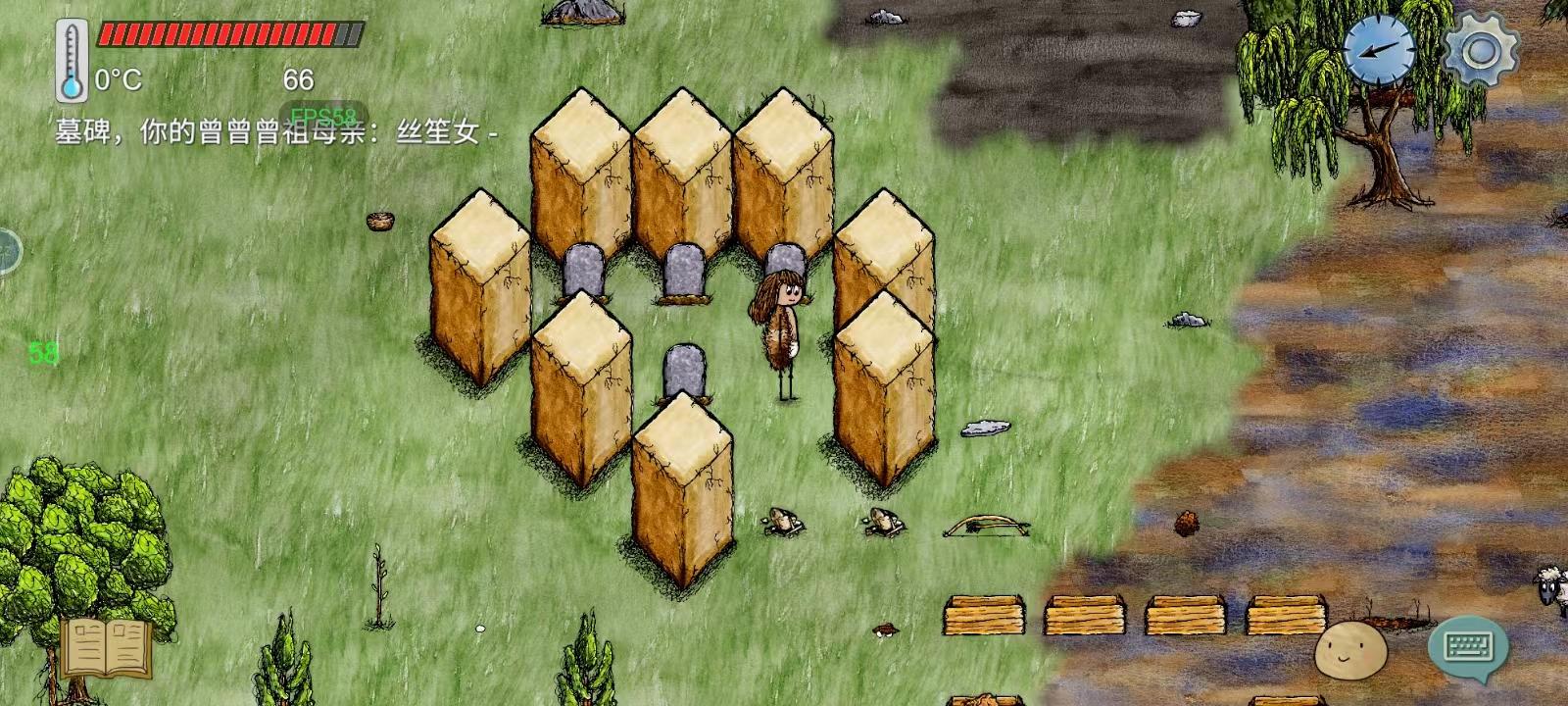
Task: Tap the green FPS58 counter
Action: [x=323, y=115]
